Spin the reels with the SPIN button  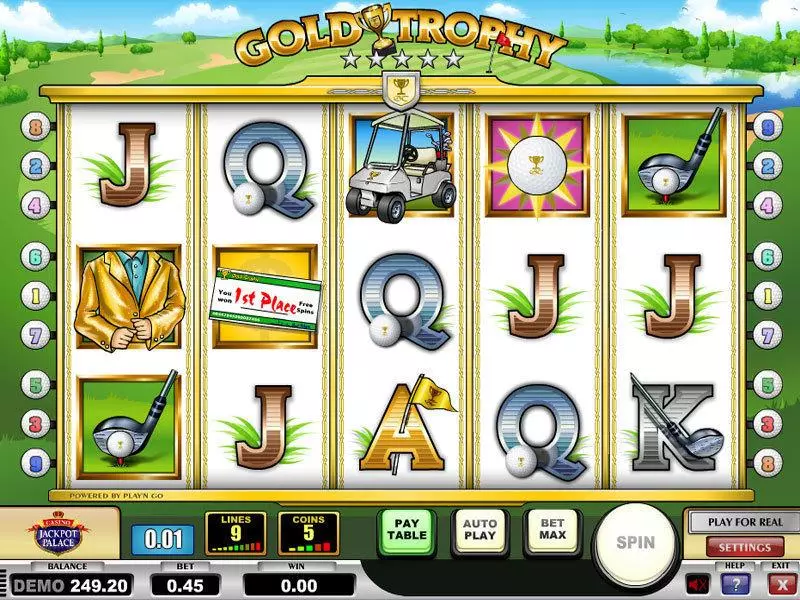tap(635, 543)
